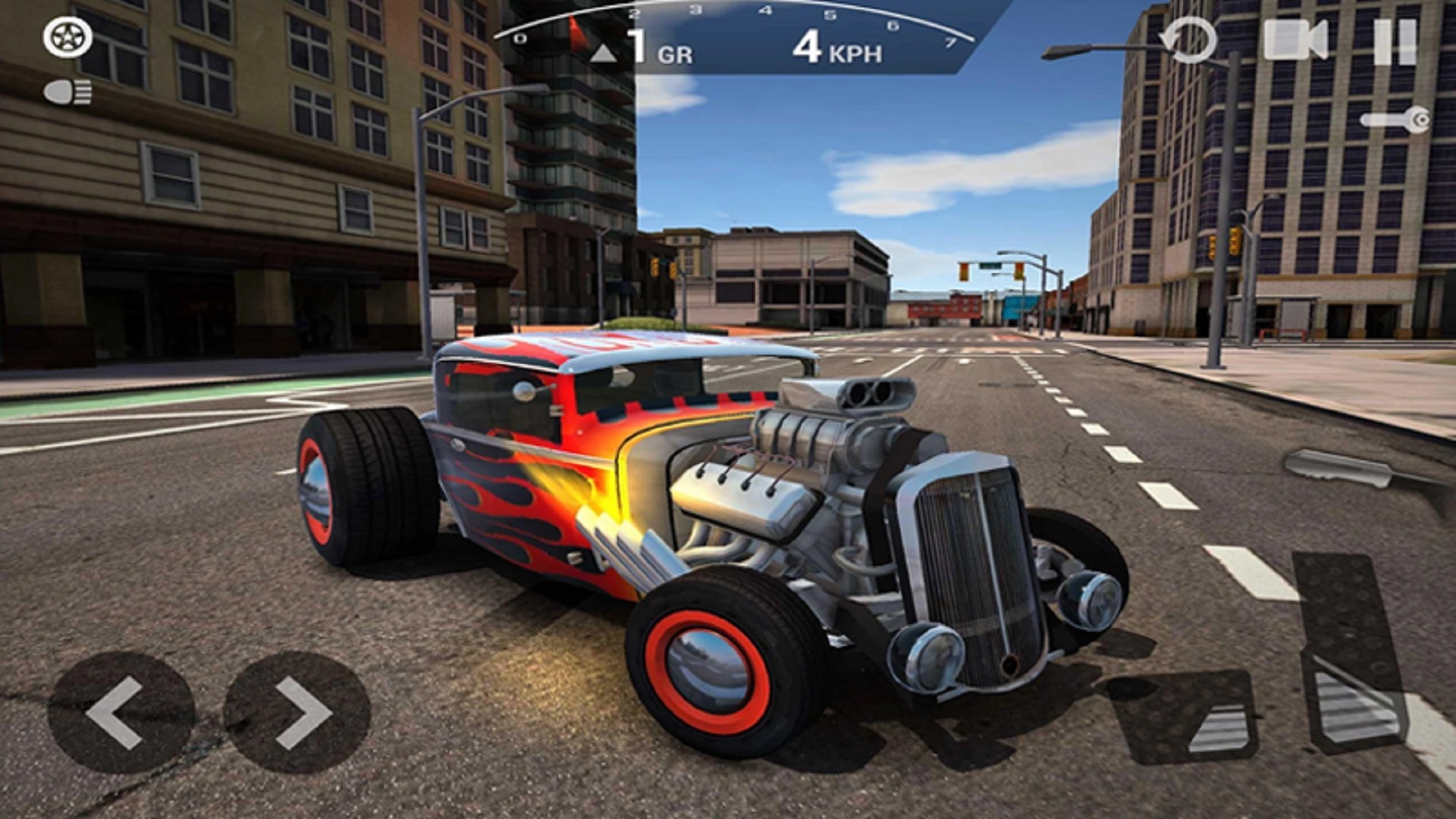Open the repair wrench tool
The image size is (1456, 819).
pos(1394,118)
